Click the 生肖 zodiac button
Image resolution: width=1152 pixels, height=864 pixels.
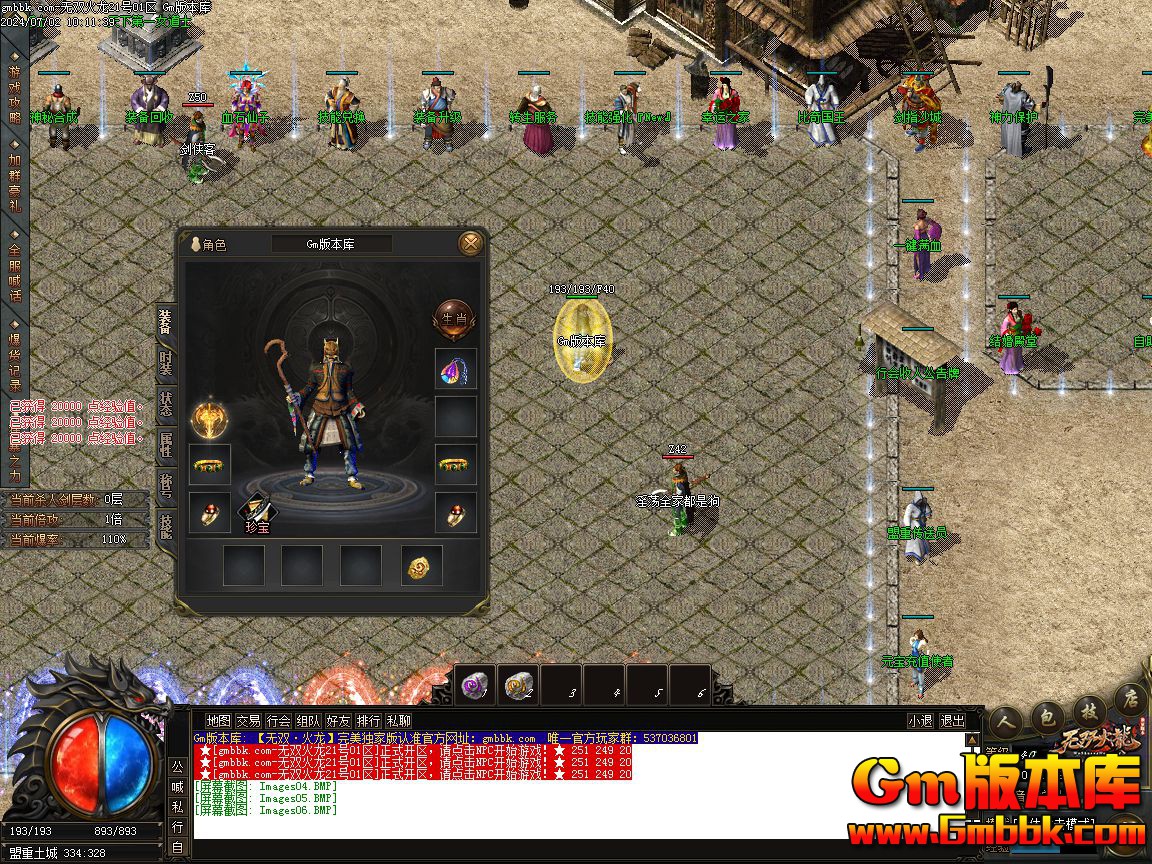[x=454, y=318]
